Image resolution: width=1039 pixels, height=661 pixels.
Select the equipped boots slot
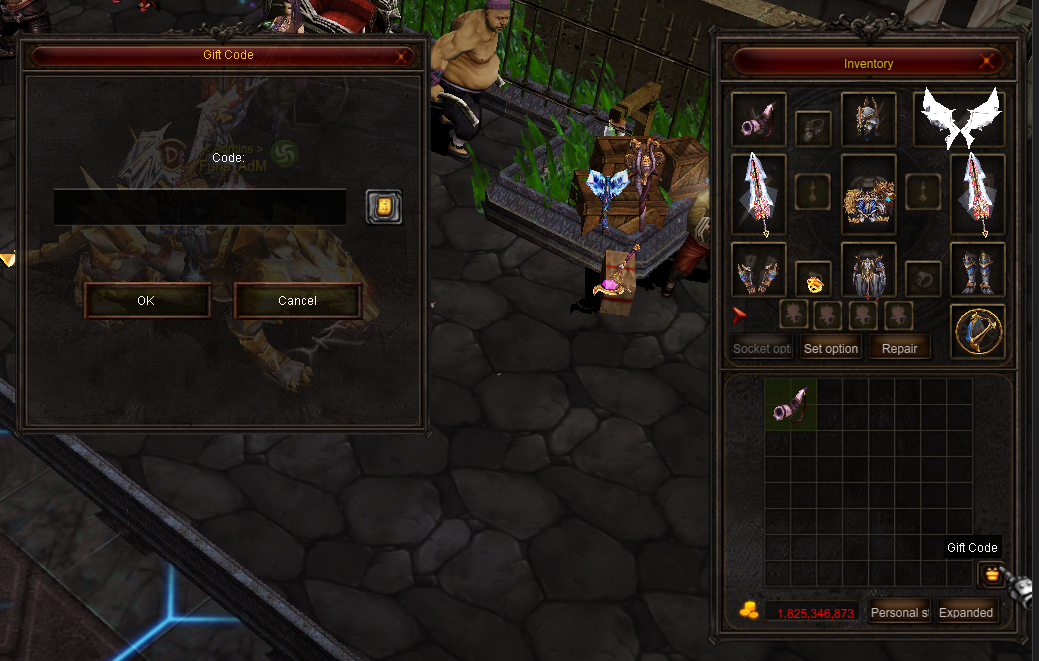(977, 269)
